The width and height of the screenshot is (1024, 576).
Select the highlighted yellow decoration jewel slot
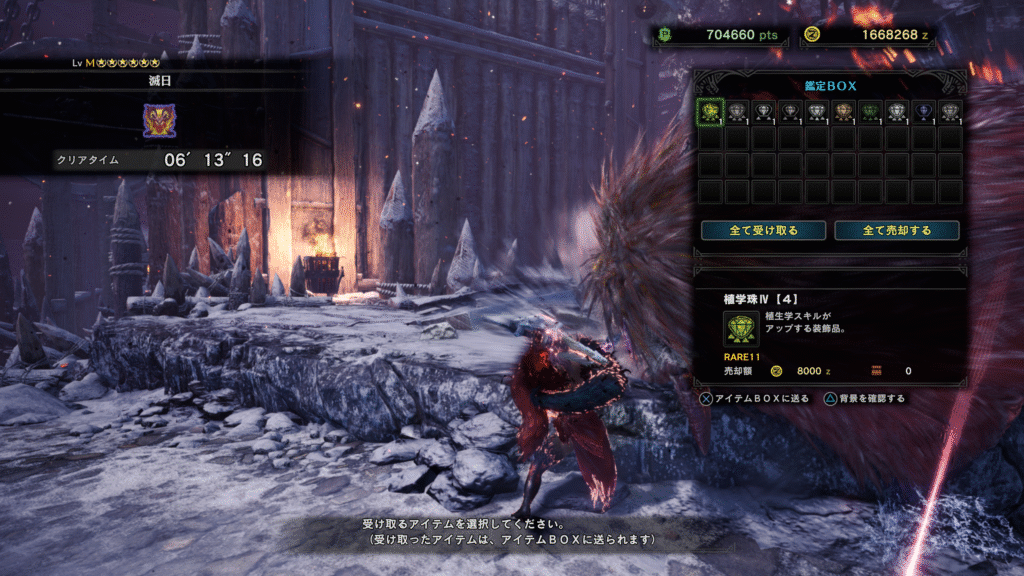point(710,111)
